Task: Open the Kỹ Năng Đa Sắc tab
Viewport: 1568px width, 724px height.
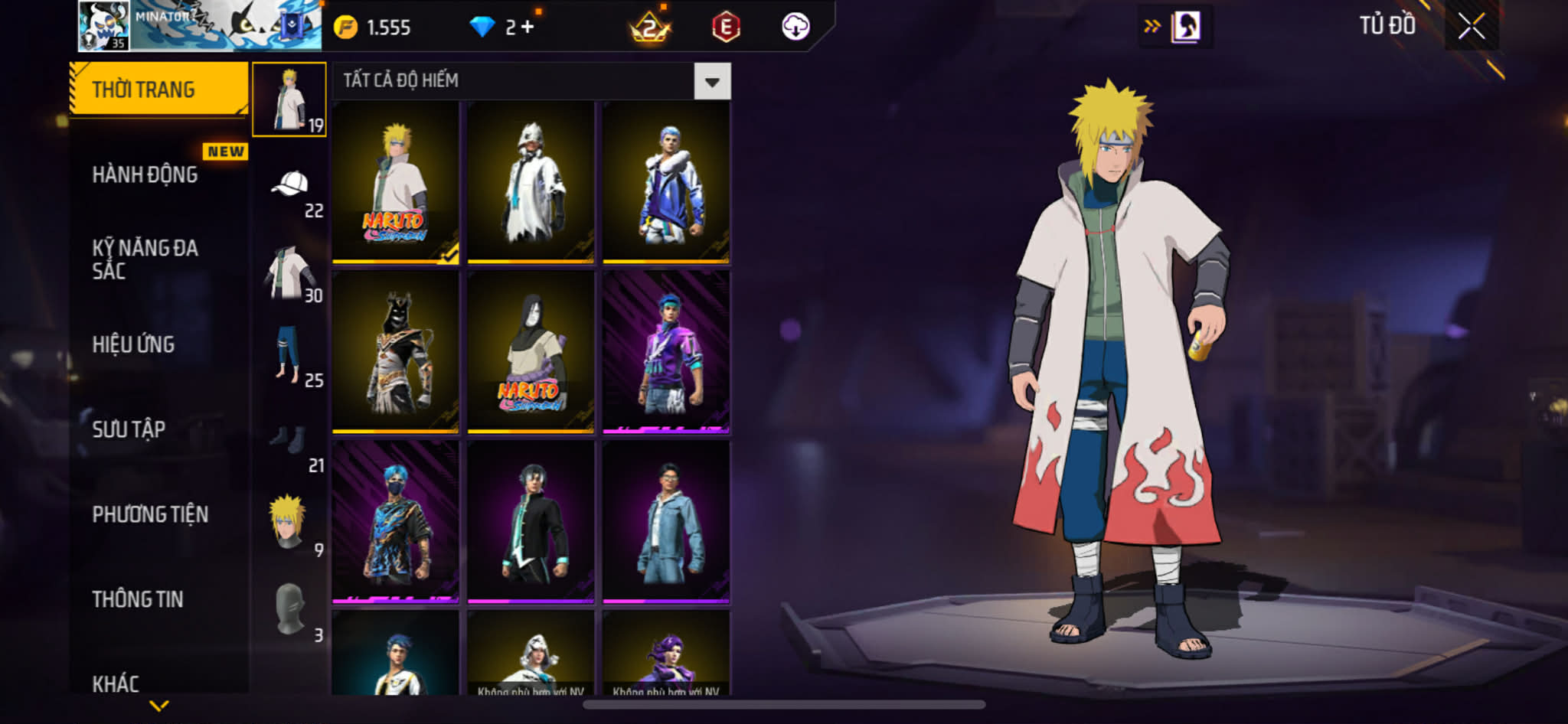Action: pos(145,259)
